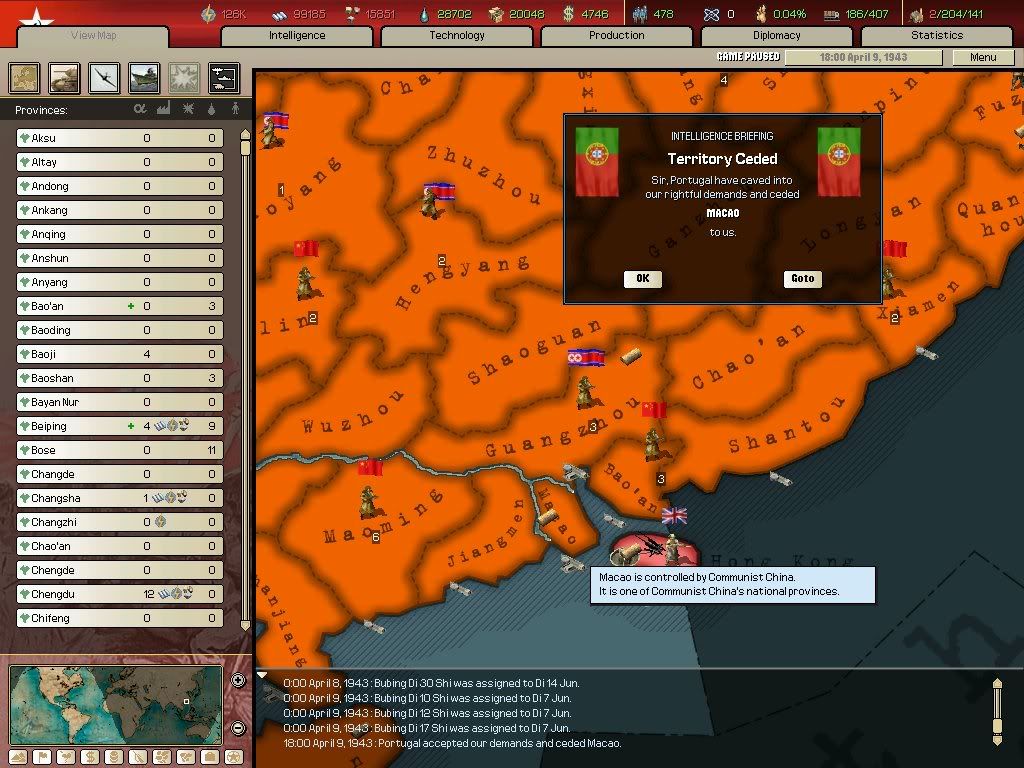
Task: Confirm the Territory Ceded briefing with OK
Action: pos(642,279)
